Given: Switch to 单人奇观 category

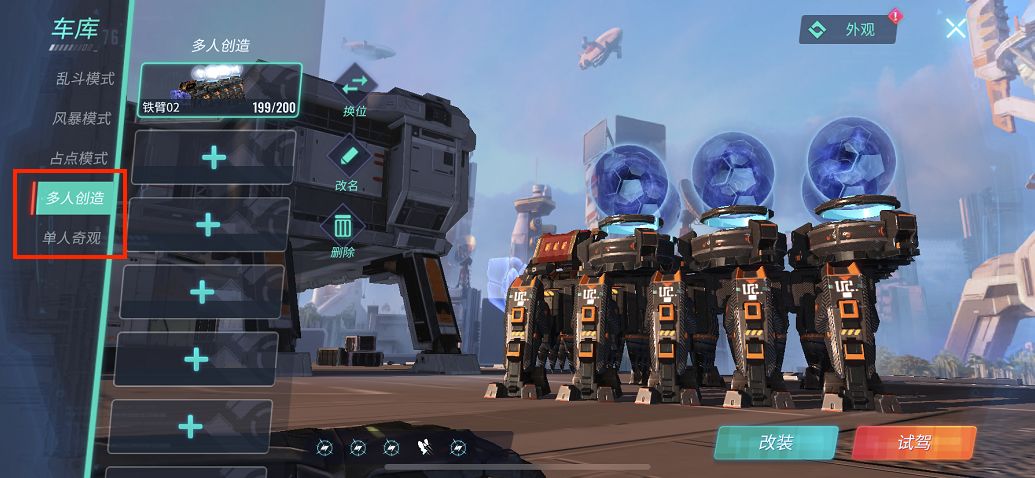Looking at the screenshot, I should pos(71,238).
